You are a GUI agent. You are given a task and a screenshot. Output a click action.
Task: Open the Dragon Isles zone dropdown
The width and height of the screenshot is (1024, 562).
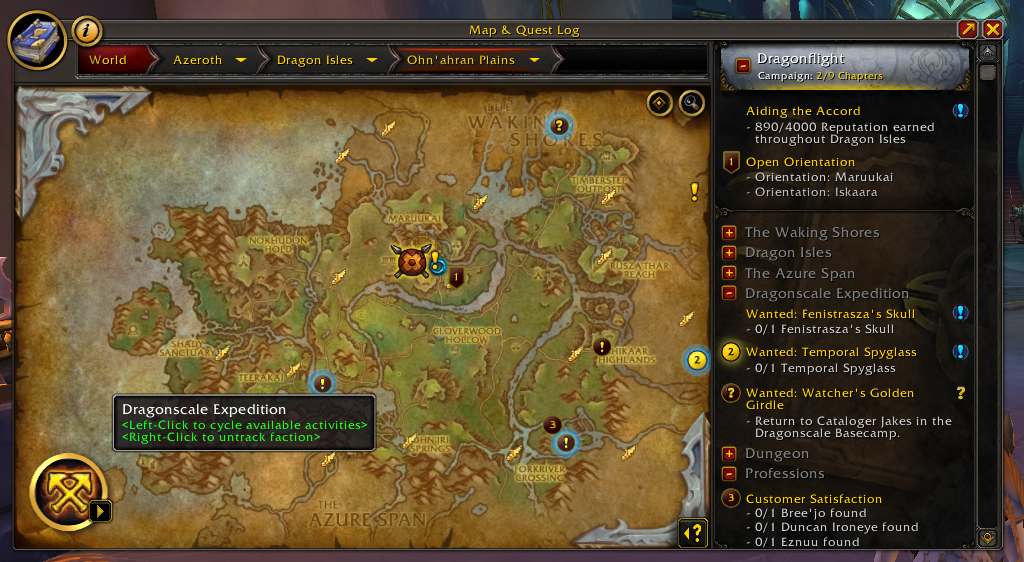point(372,60)
